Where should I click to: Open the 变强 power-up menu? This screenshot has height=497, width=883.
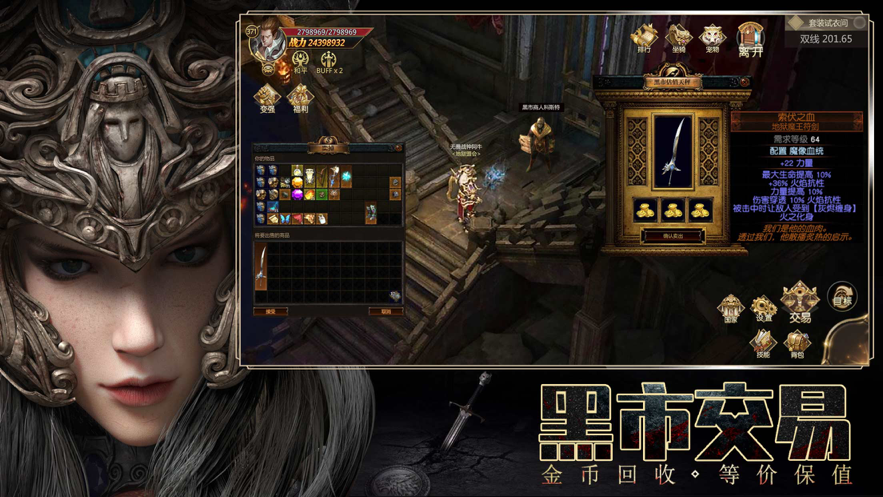click(267, 97)
